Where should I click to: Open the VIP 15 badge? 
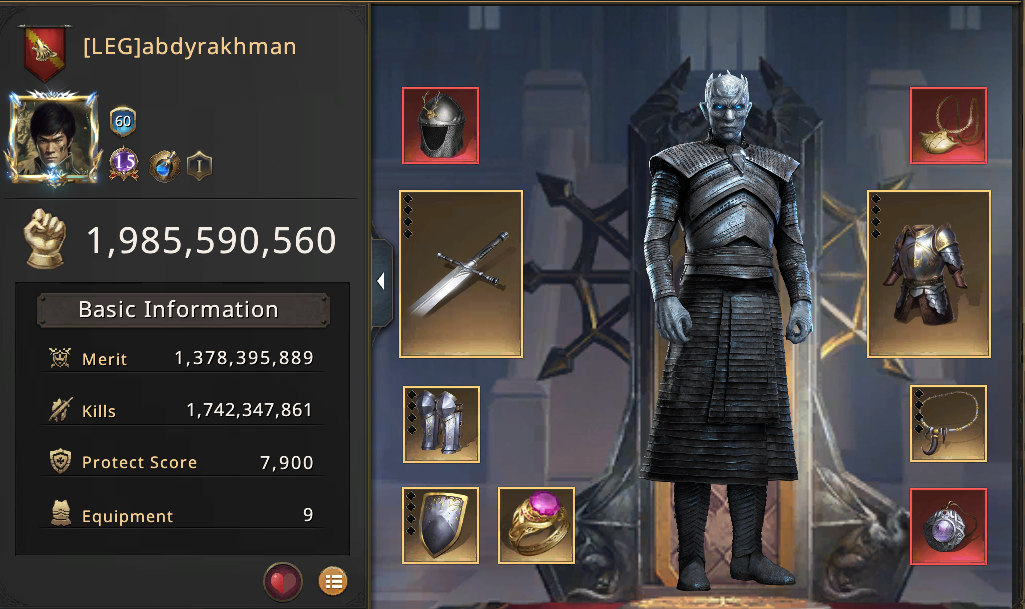coord(123,163)
